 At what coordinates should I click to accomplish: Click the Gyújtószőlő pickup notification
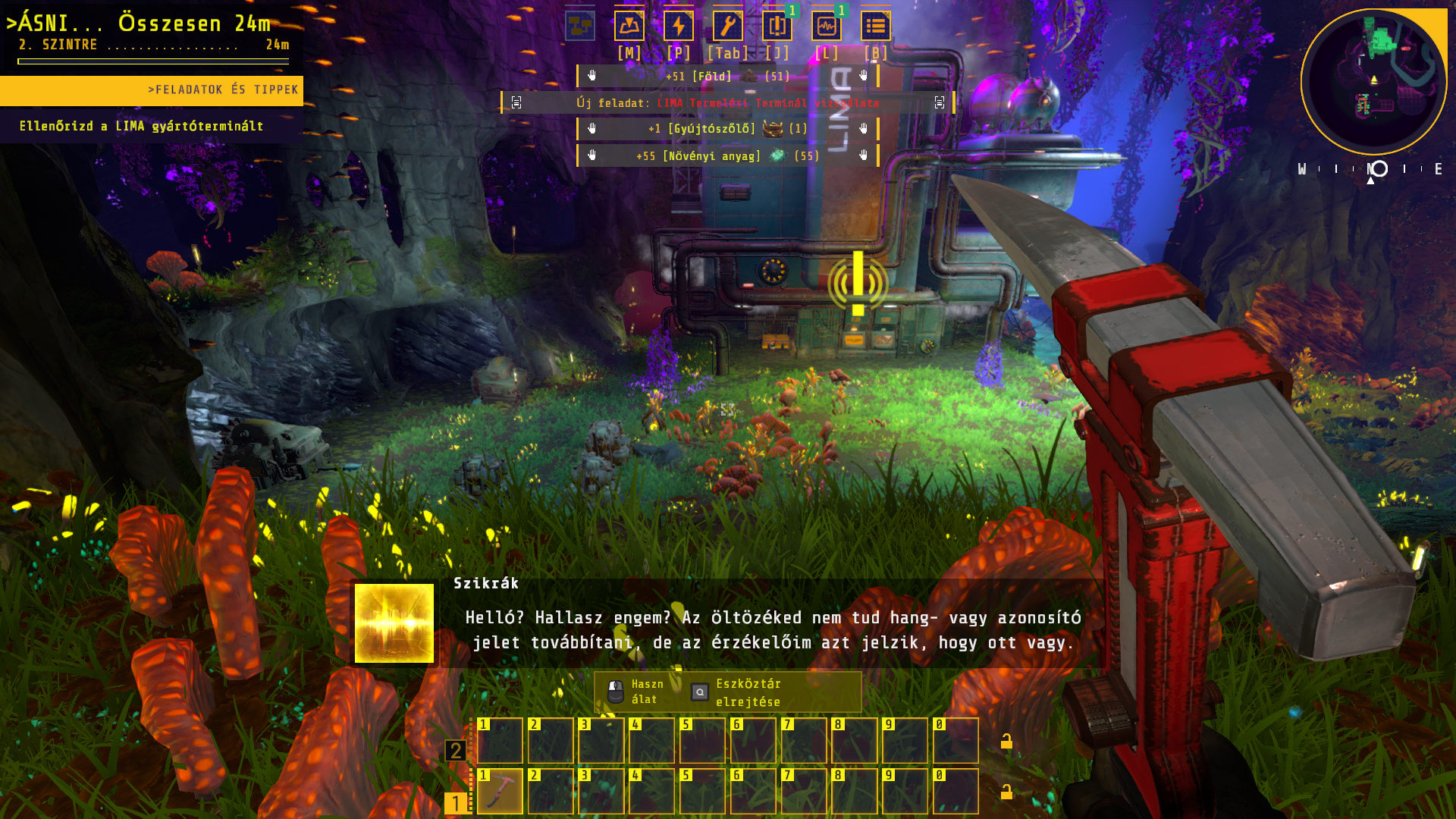[x=727, y=129]
